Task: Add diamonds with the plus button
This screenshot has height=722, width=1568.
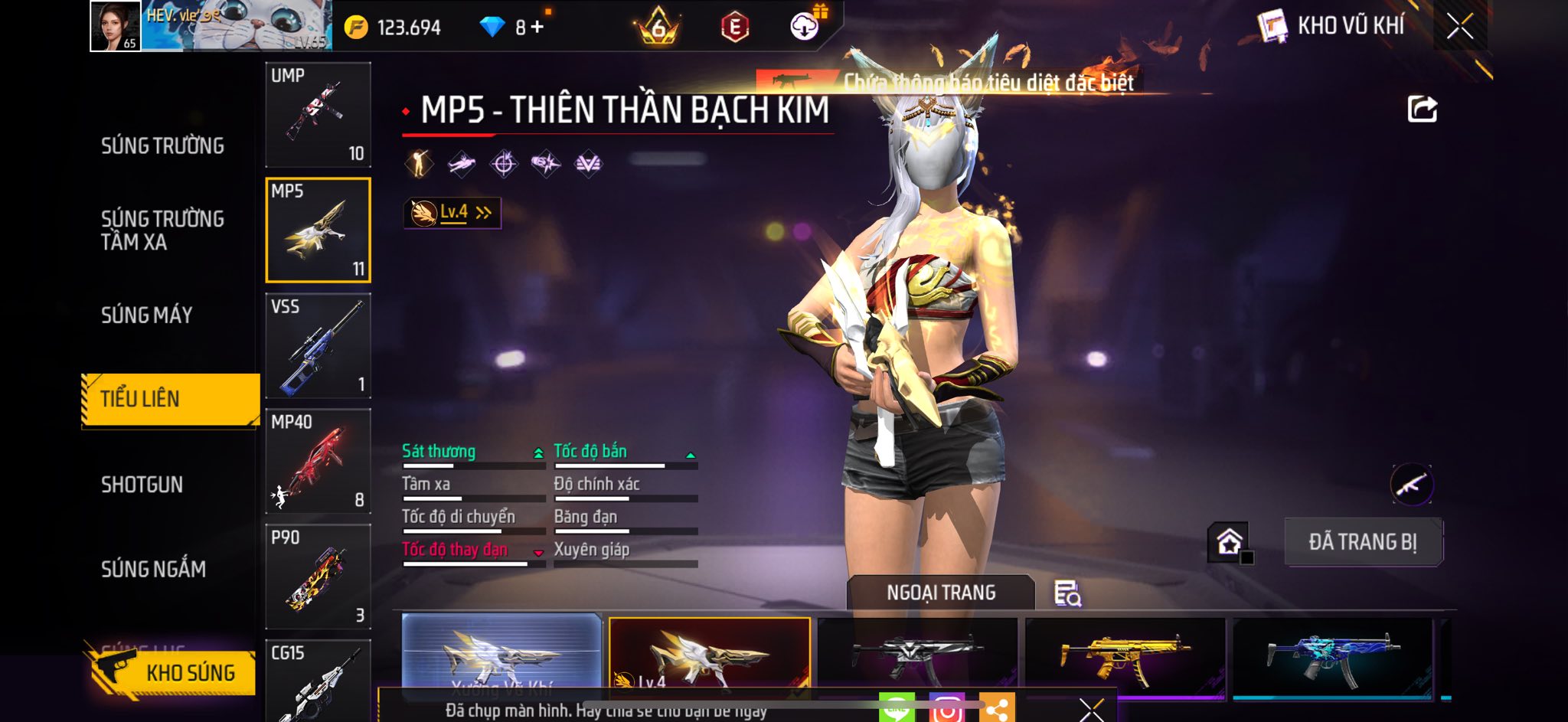Action: click(537, 28)
